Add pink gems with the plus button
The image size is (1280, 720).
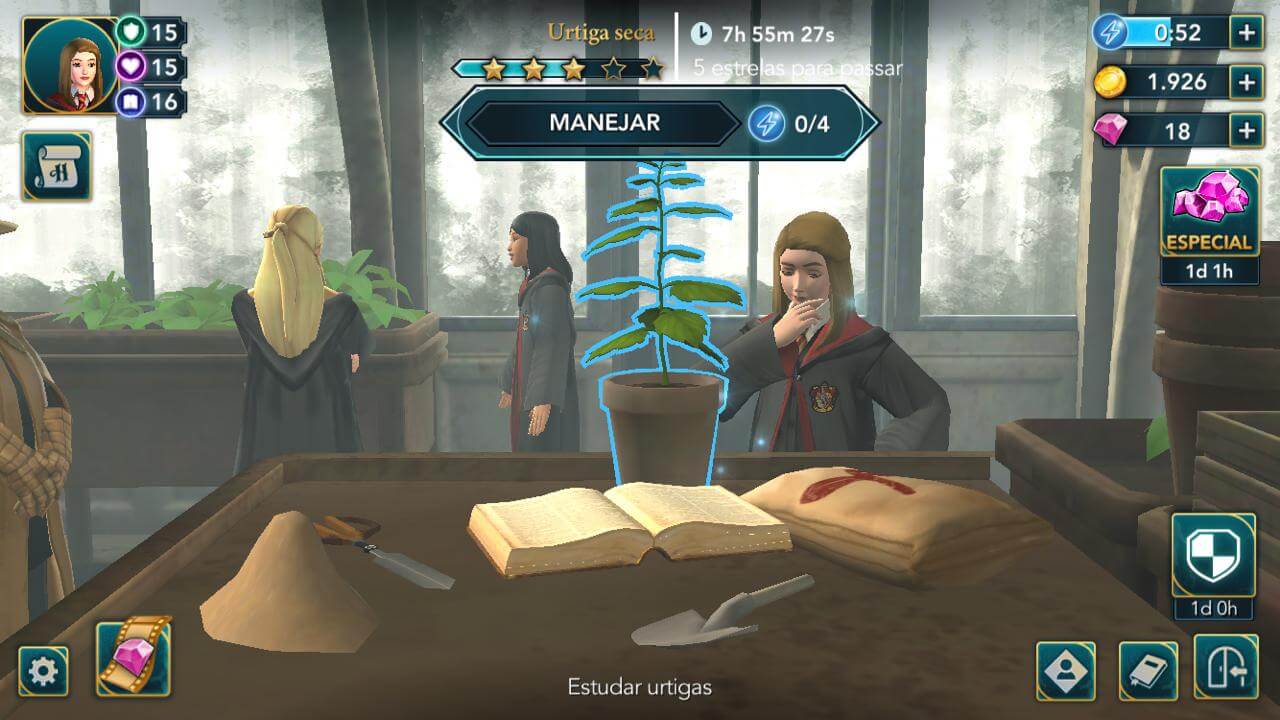pos(1246,130)
